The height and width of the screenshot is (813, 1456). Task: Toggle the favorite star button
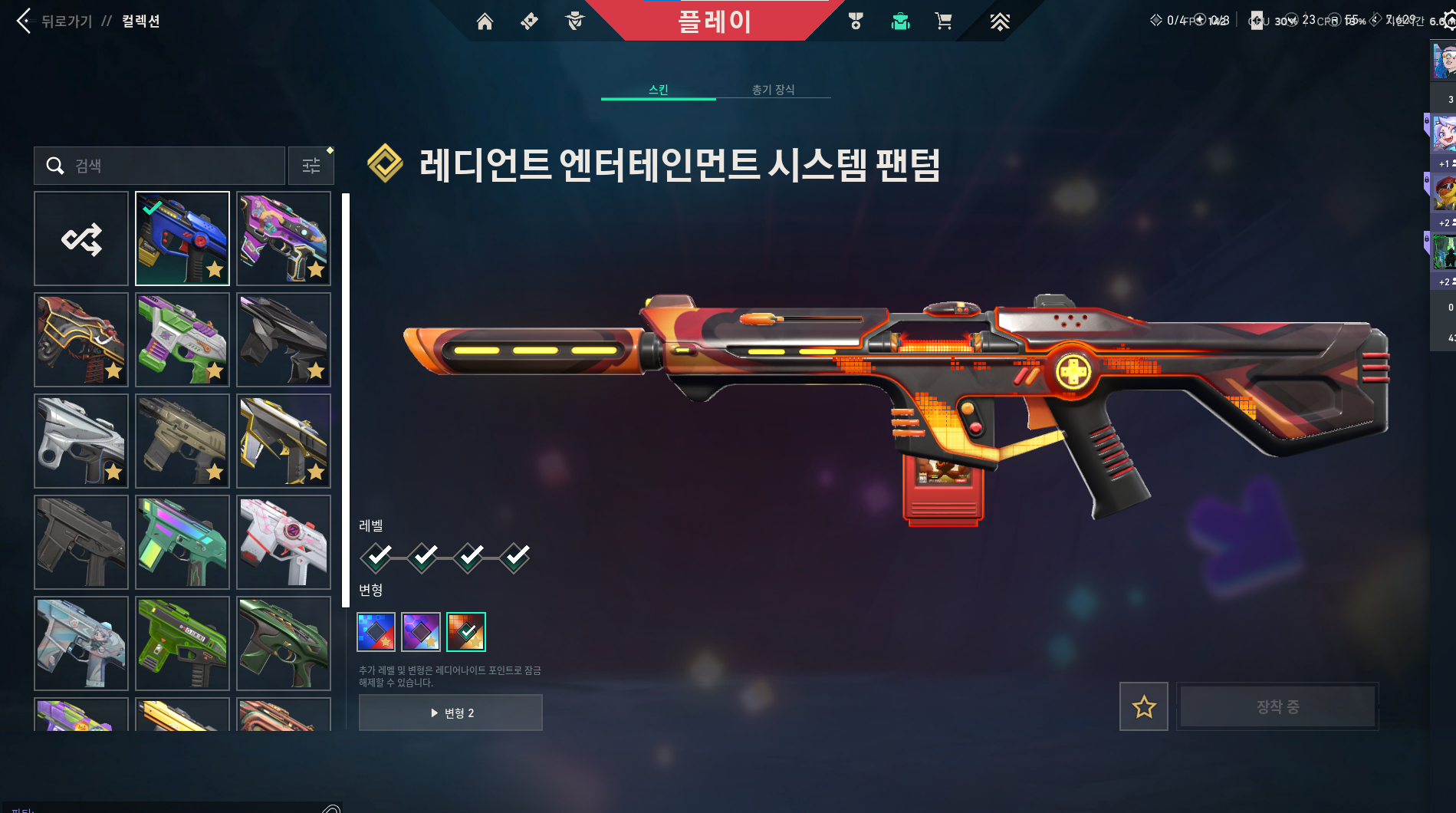coord(1144,706)
